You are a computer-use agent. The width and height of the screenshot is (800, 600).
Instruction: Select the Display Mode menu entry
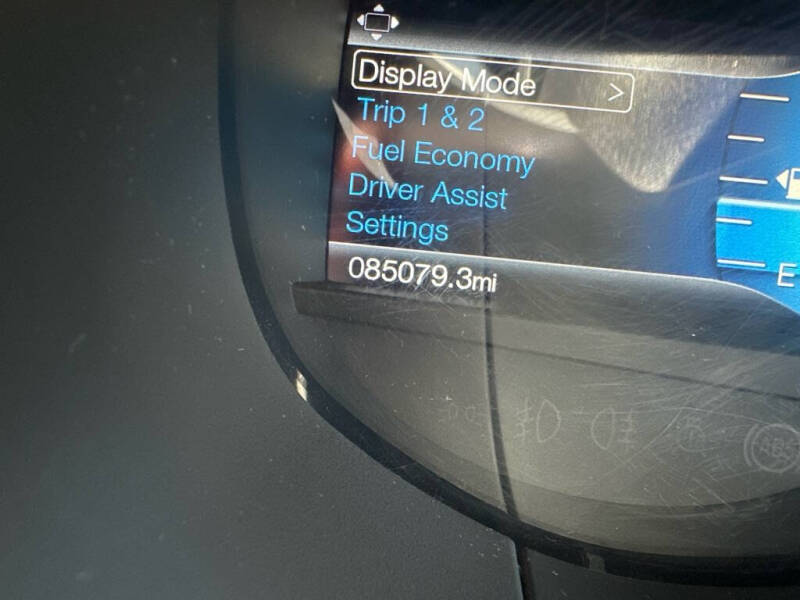tap(446, 79)
